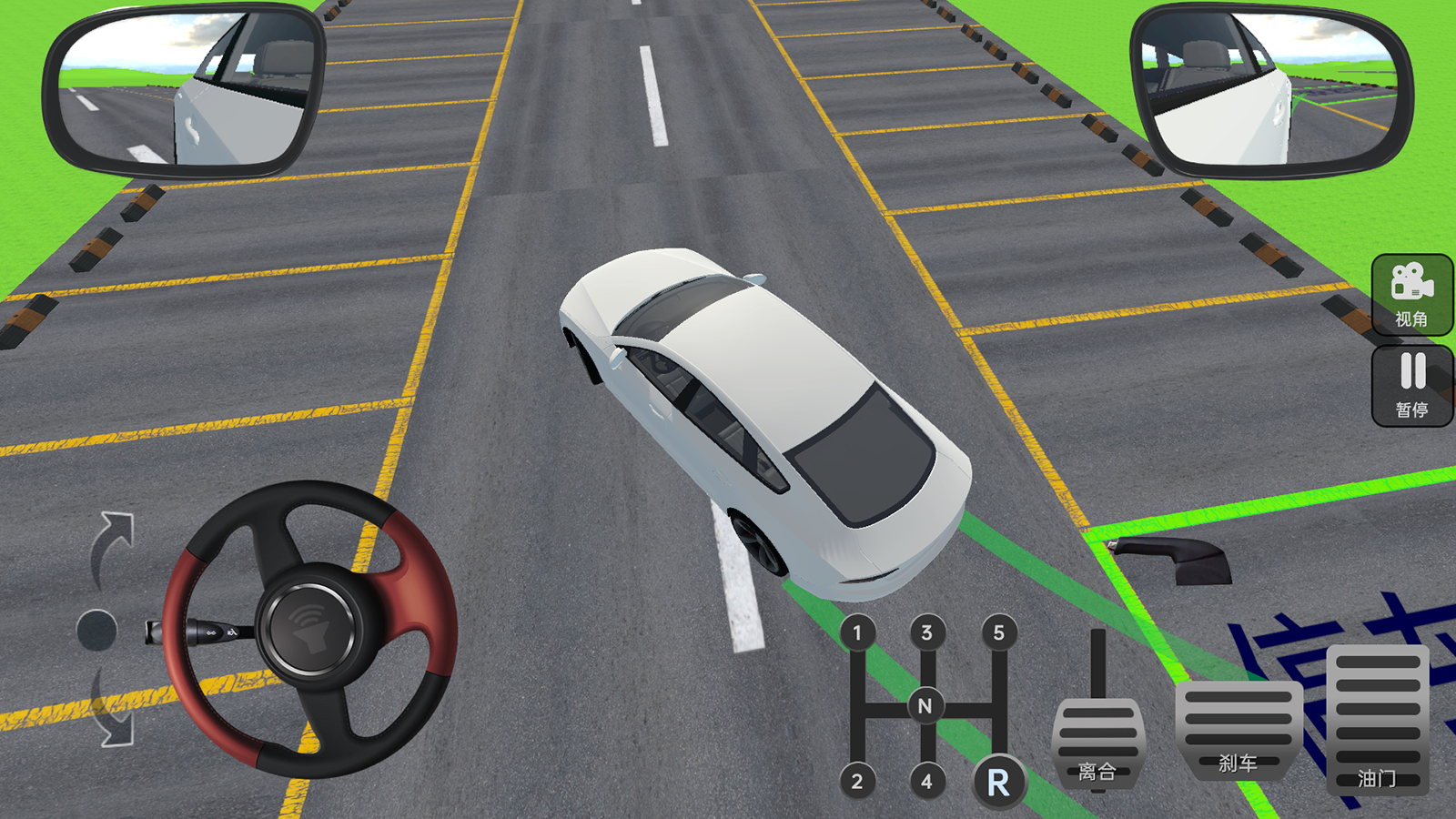Click the light stalk beside the steering wheel

click(200, 631)
